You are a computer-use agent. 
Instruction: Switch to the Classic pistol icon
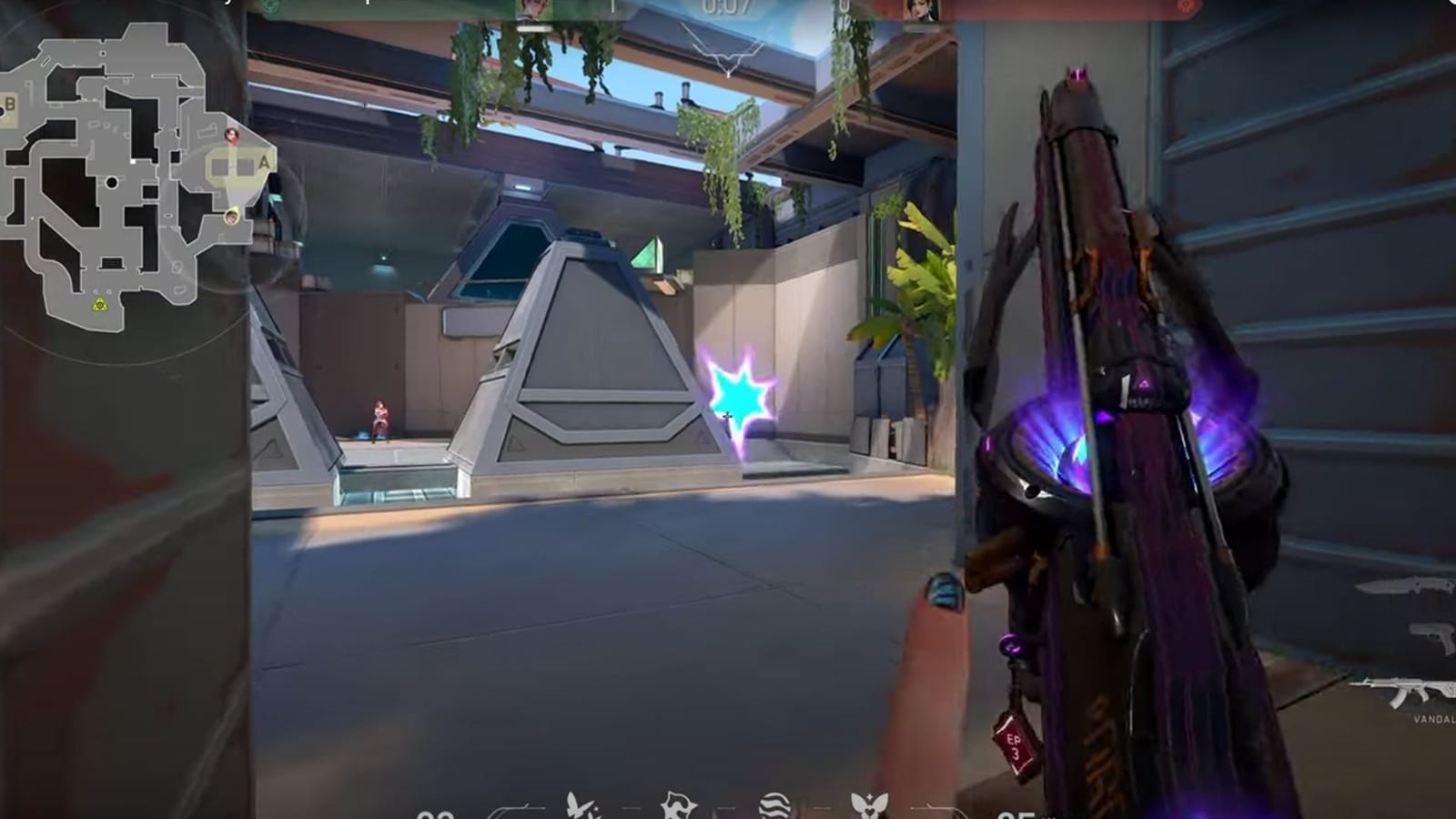pos(1429,637)
